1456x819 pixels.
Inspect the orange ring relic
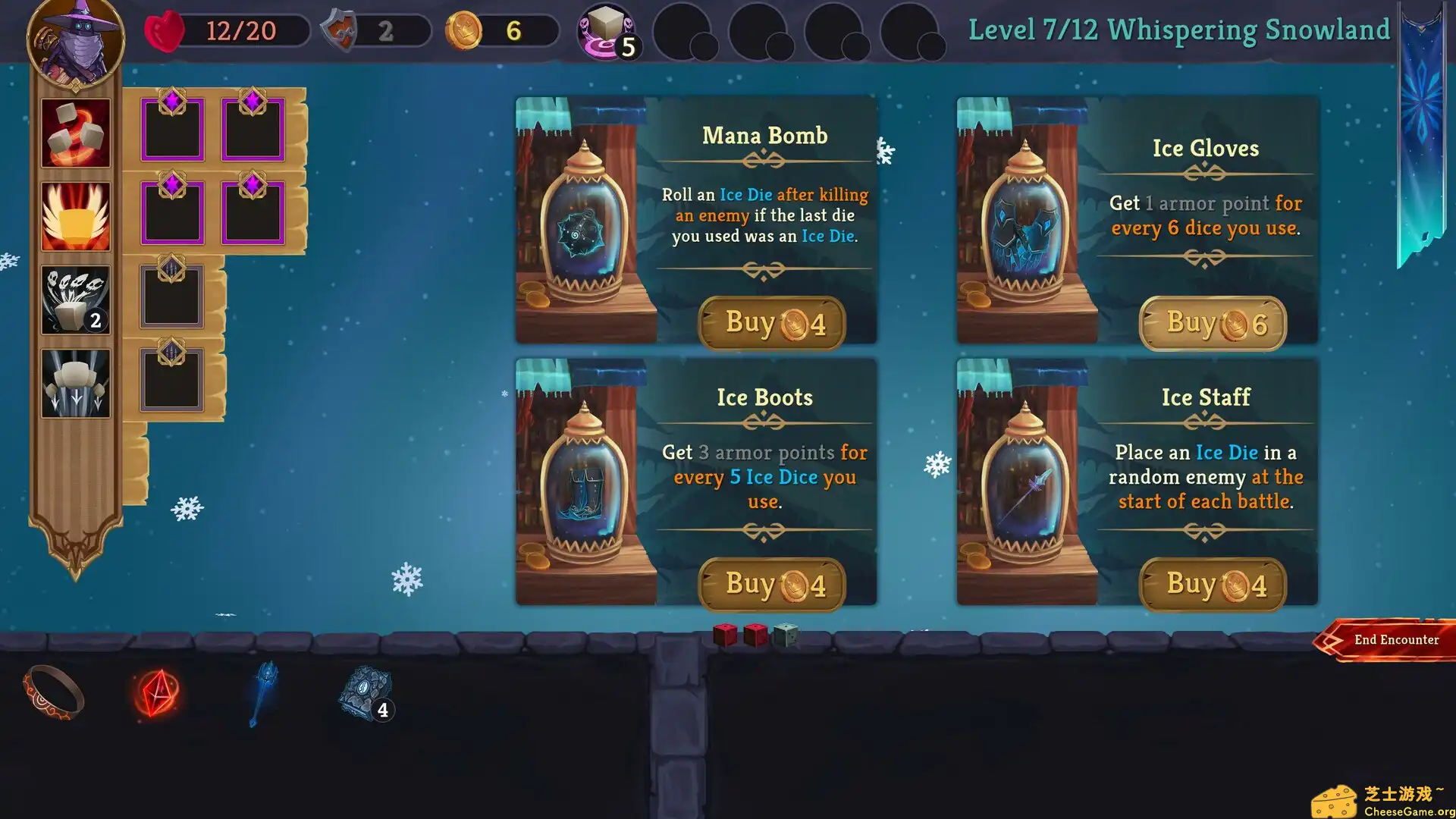(x=53, y=692)
